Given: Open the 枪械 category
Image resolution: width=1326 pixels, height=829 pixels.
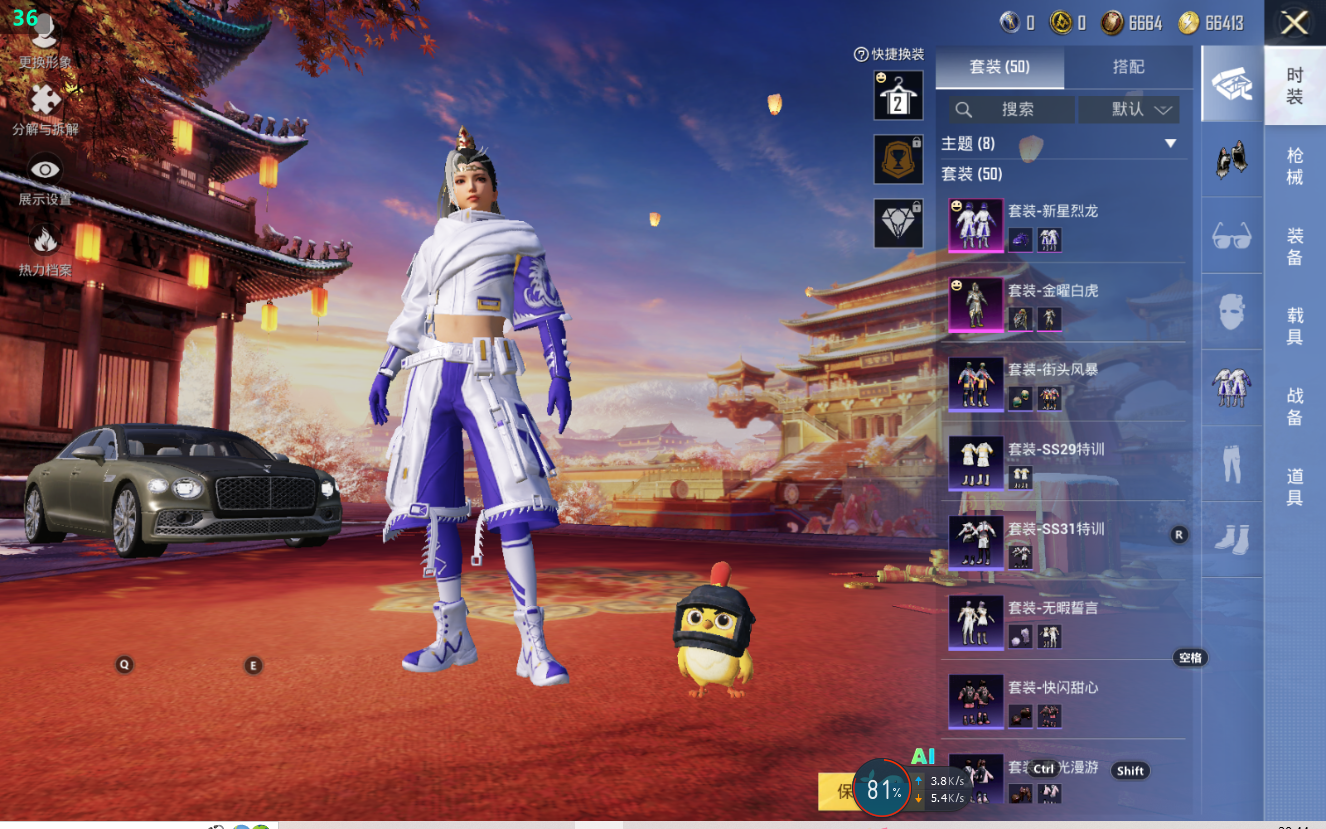Looking at the screenshot, I should pos(1294,166).
